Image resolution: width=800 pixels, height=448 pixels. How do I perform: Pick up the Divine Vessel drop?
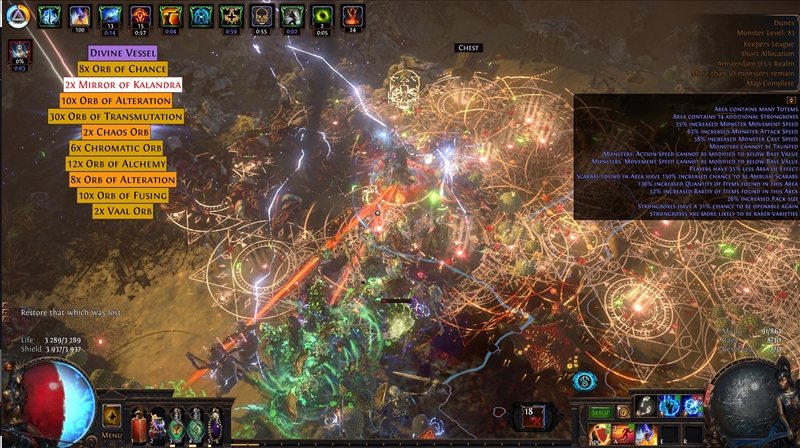point(122,52)
